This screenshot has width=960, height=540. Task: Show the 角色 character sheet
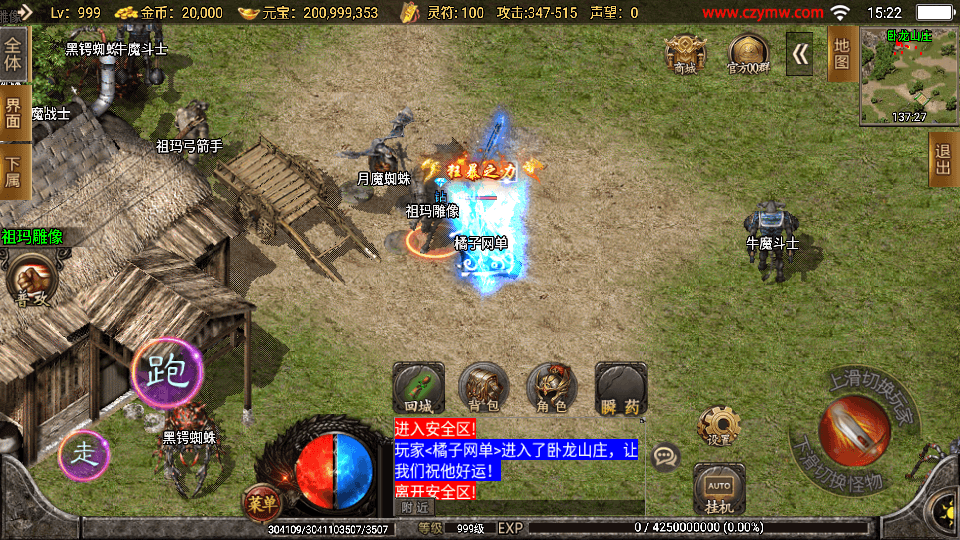coord(552,388)
